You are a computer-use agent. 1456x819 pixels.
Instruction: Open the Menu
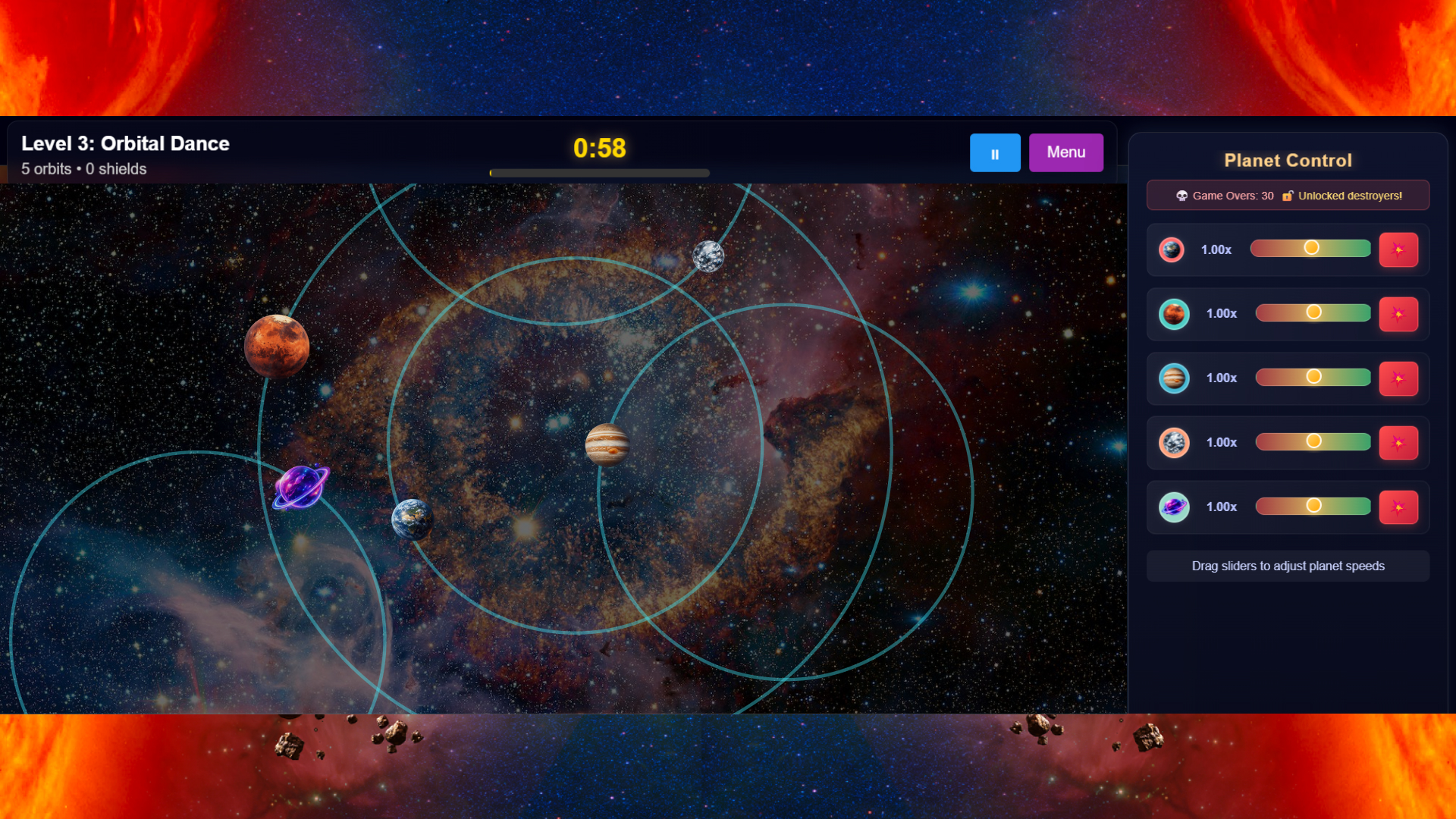1065,152
